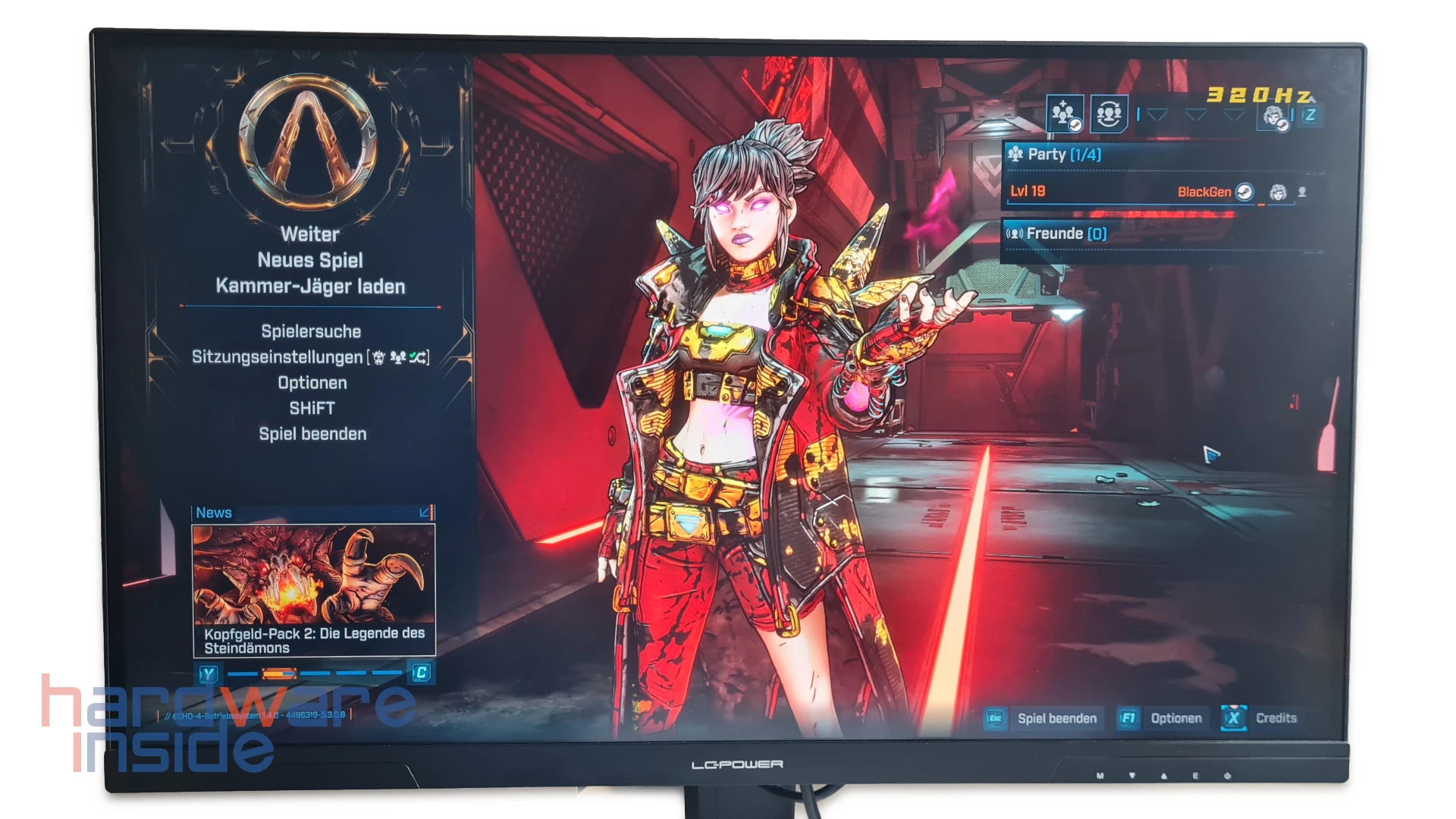Viewport: 1456px width, 819px height.
Task: Start a new game with Neues Spiel
Action: [310, 260]
